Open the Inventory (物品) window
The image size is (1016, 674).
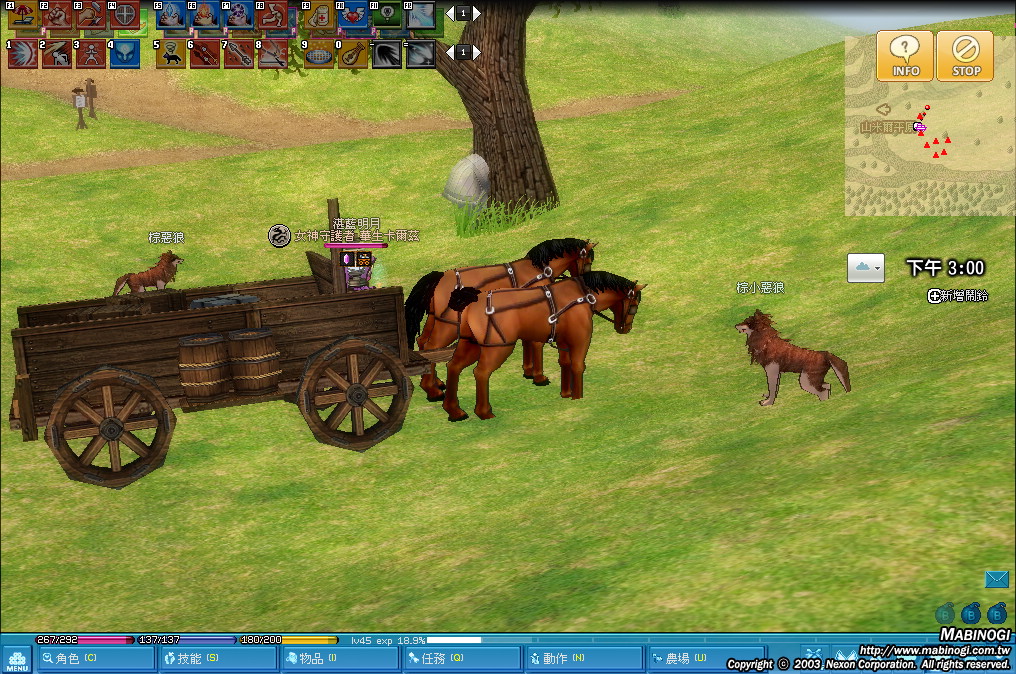tap(340, 658)
